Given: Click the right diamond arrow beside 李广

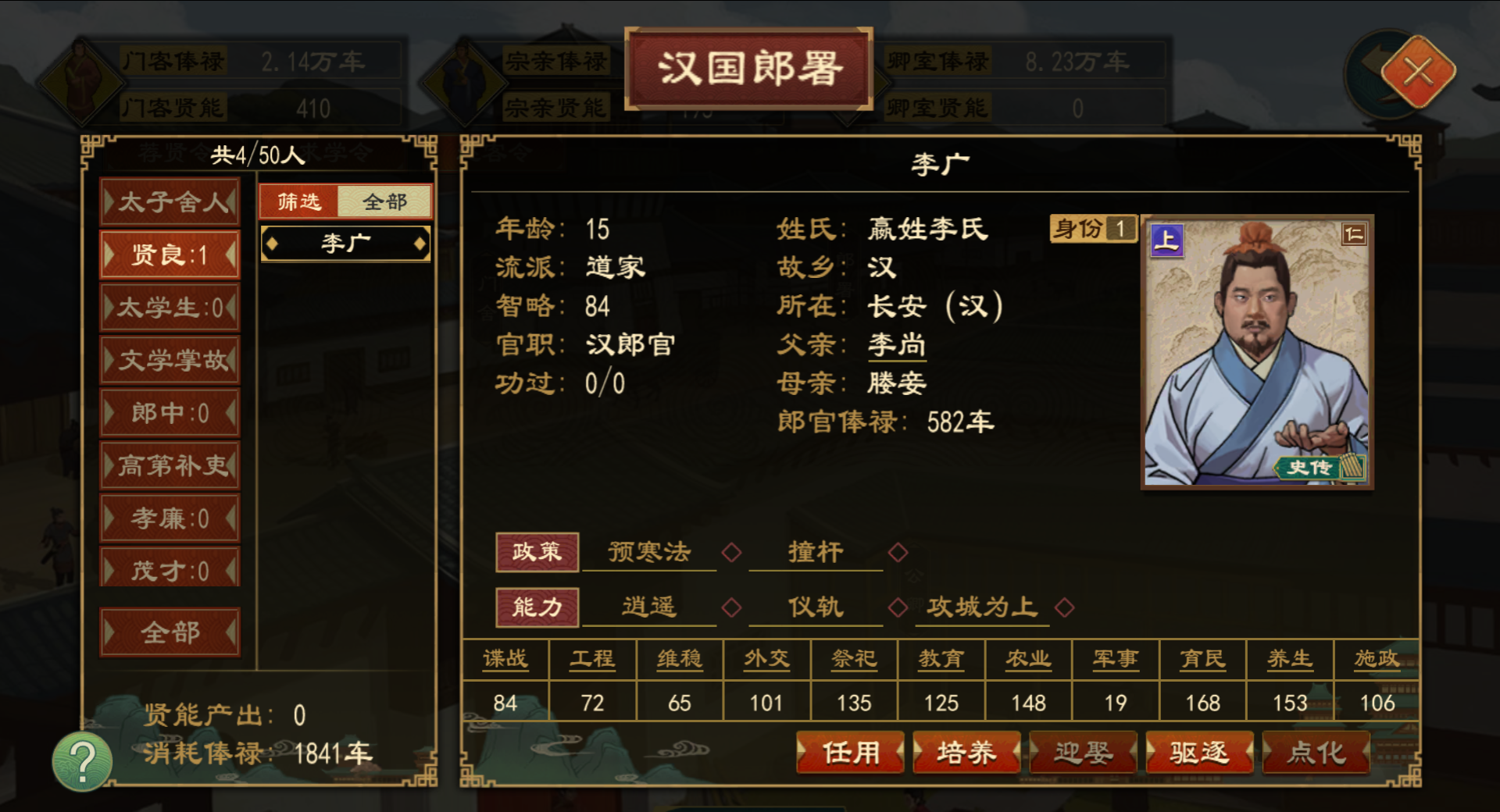Looking at the screenshot, I should point(420,243).
